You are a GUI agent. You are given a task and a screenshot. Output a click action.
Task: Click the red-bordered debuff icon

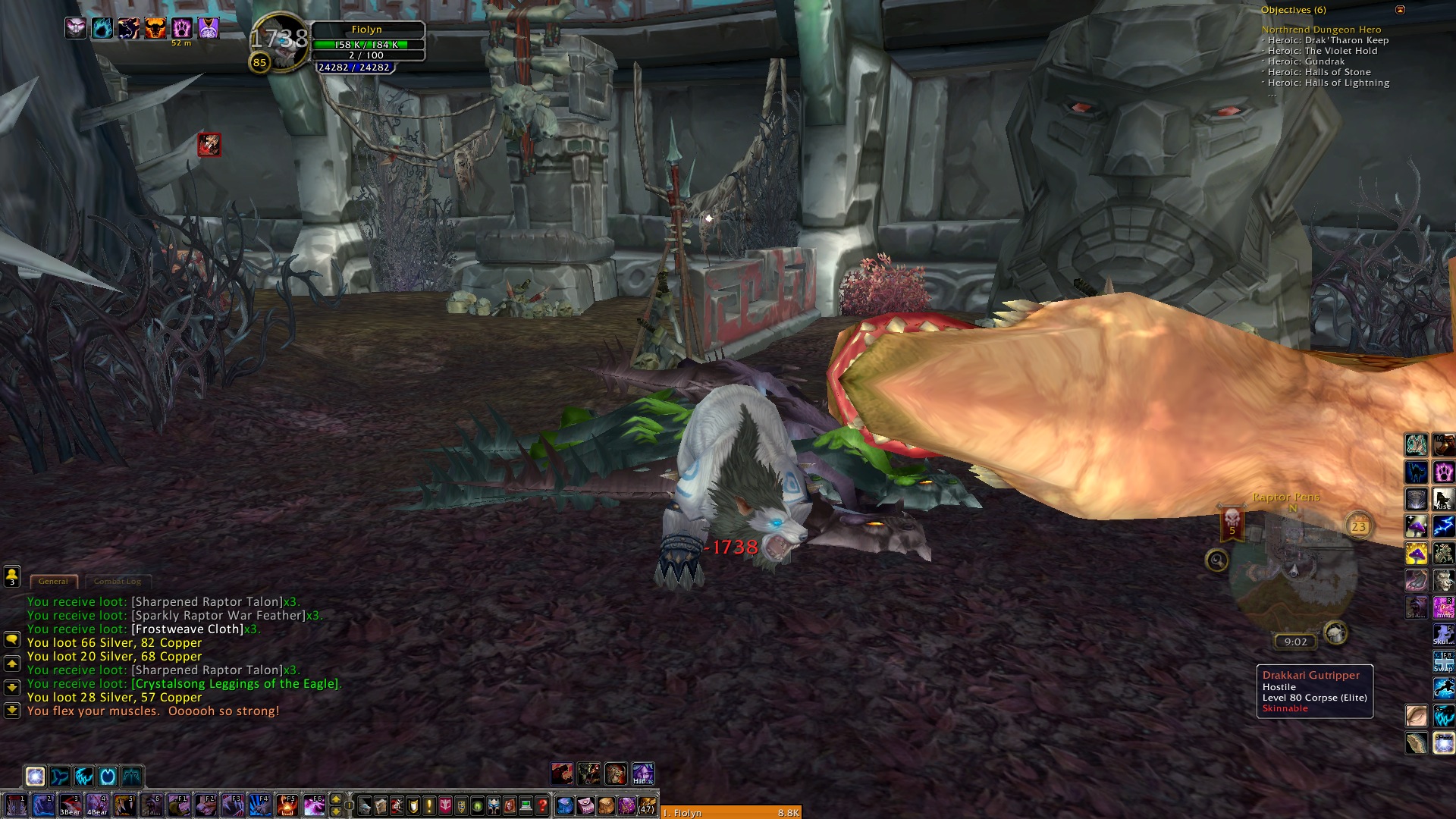(x=209, y=144)
